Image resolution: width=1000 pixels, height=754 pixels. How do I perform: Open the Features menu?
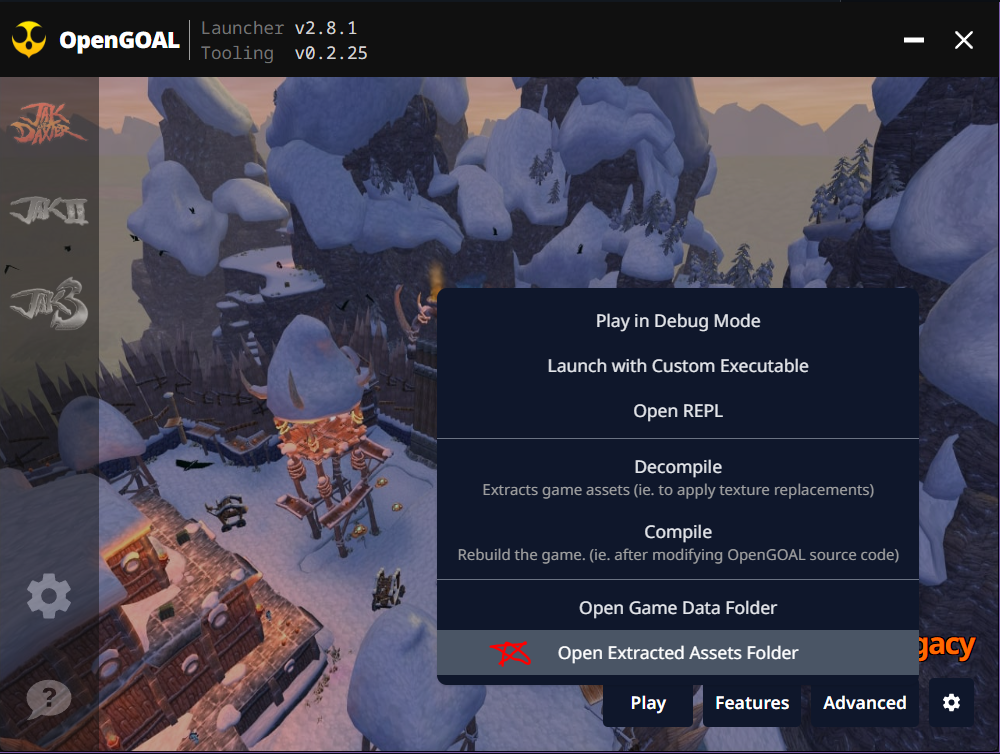(x=752, y=703)
